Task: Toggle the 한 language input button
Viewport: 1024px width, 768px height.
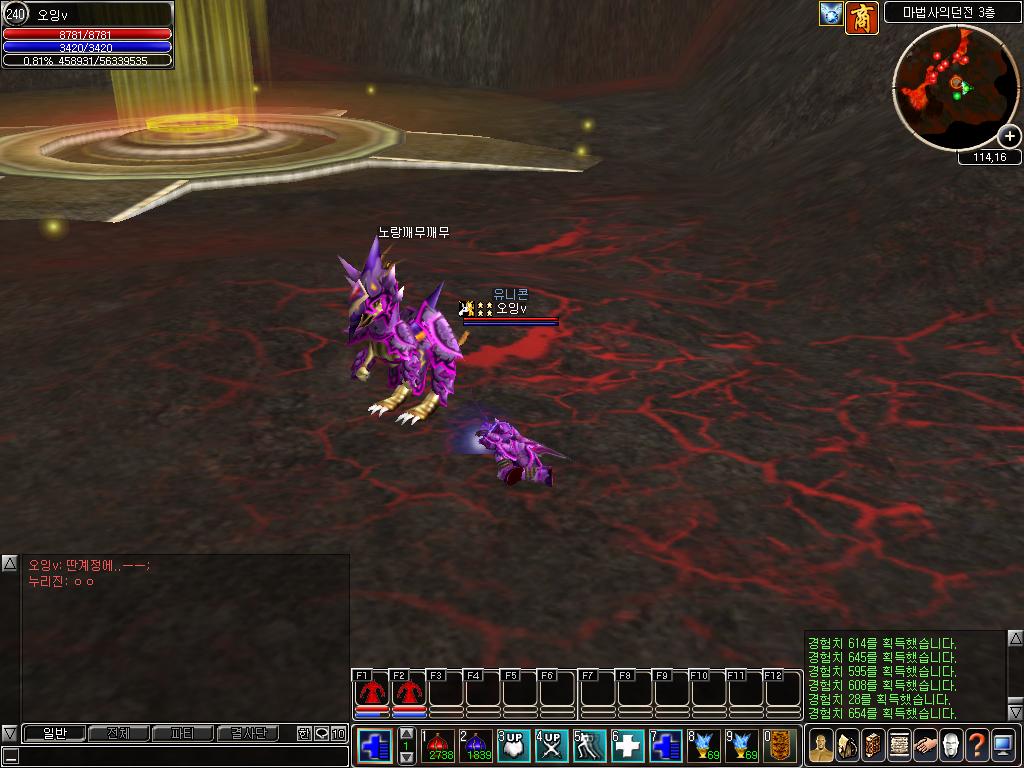Action: coord(304,733)
